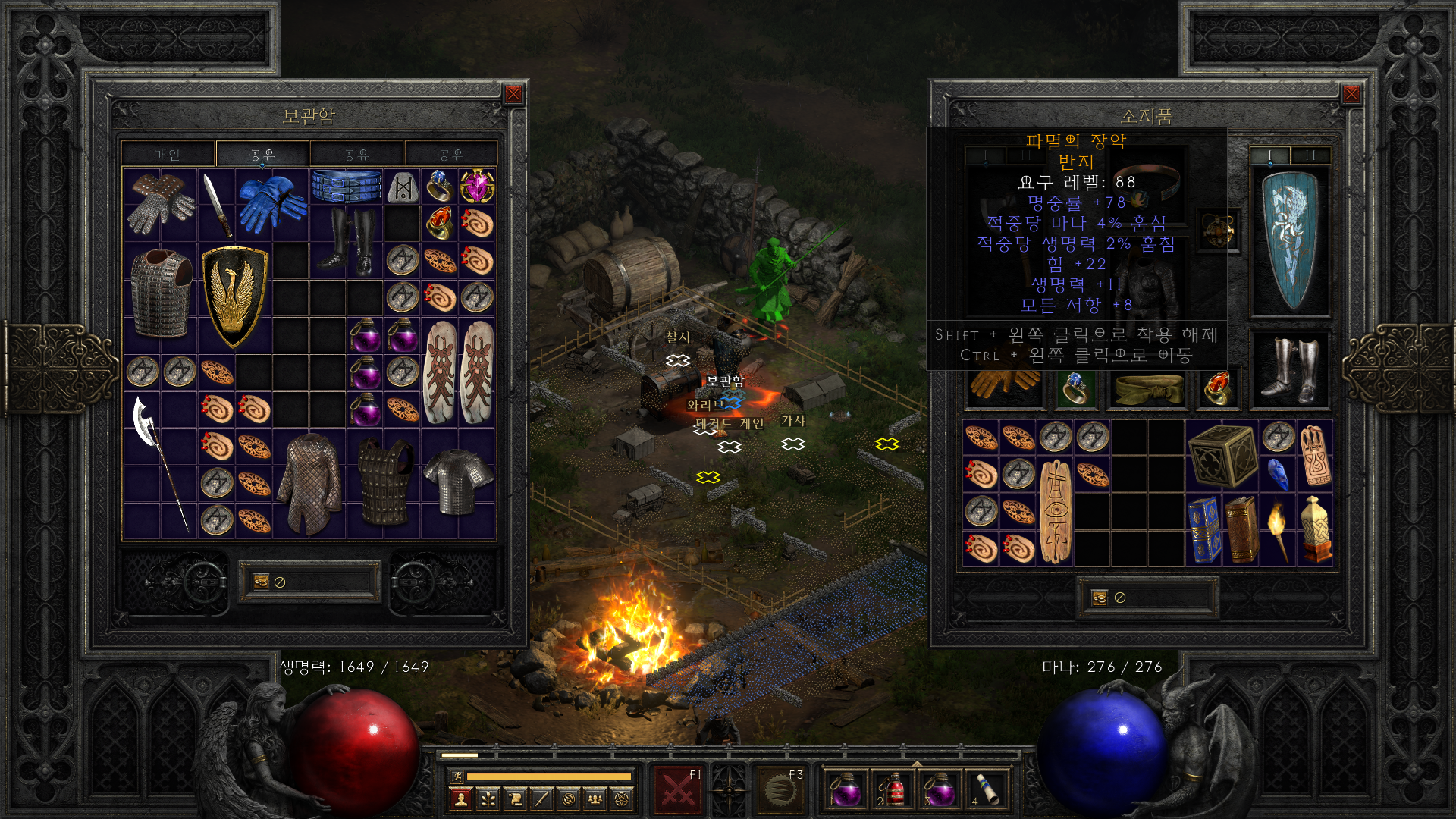
Task: Open the stash gold withdraw button
Action: (x=261, y=582)
